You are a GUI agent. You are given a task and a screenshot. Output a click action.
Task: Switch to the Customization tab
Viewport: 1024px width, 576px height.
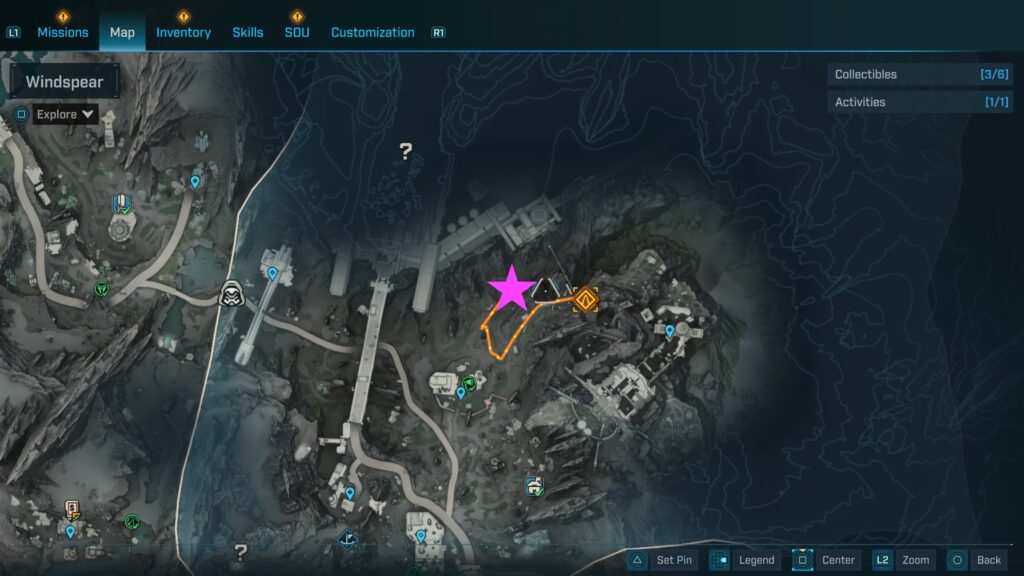372,32
